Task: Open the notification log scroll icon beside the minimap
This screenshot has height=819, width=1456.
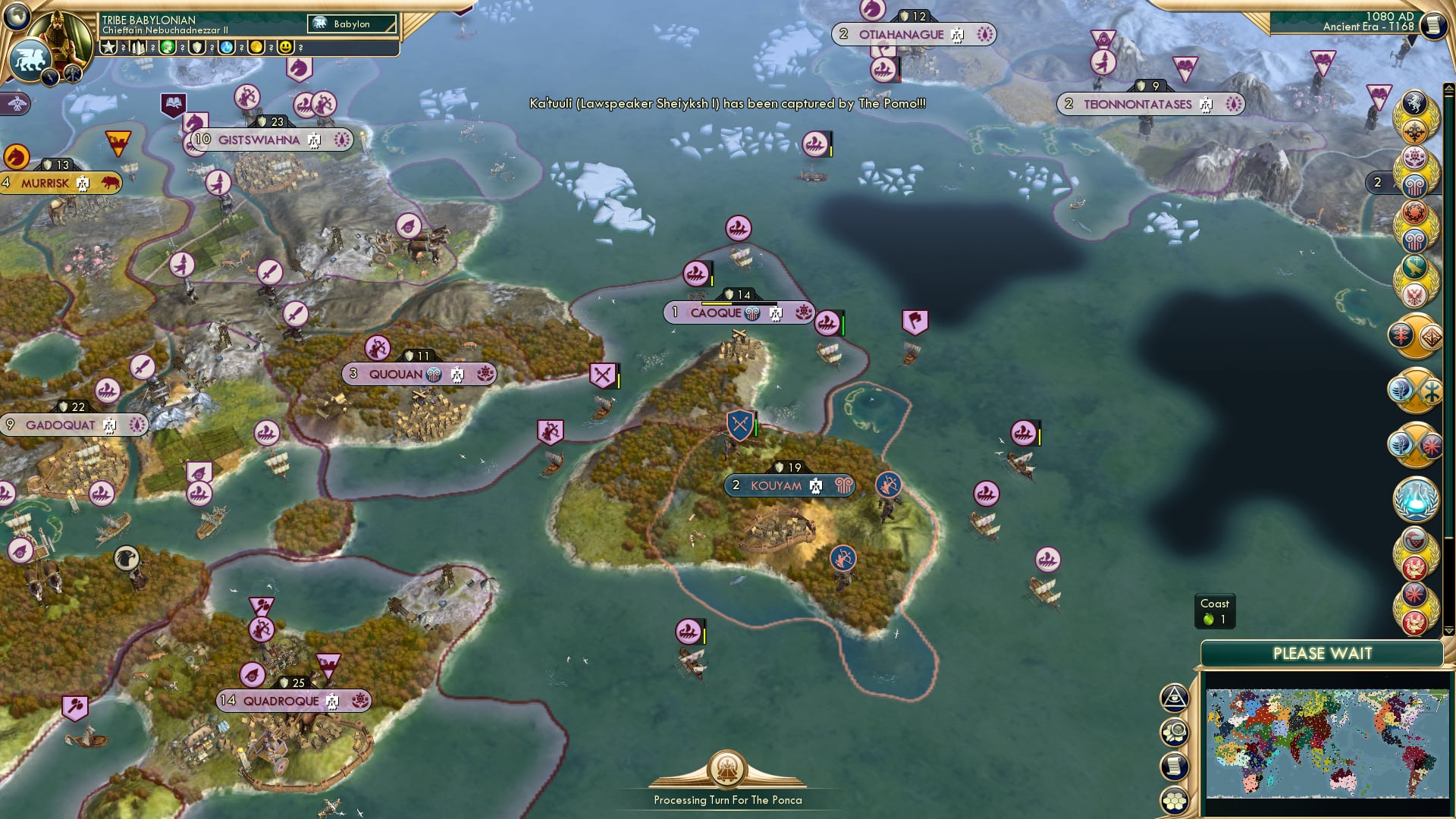Action: [x=1174, y=765]
